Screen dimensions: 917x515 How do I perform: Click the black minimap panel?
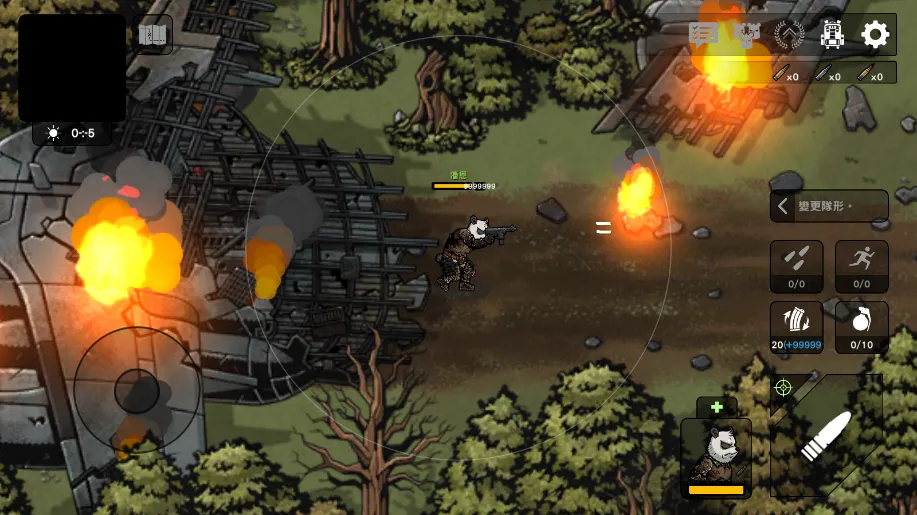point(72,68)
